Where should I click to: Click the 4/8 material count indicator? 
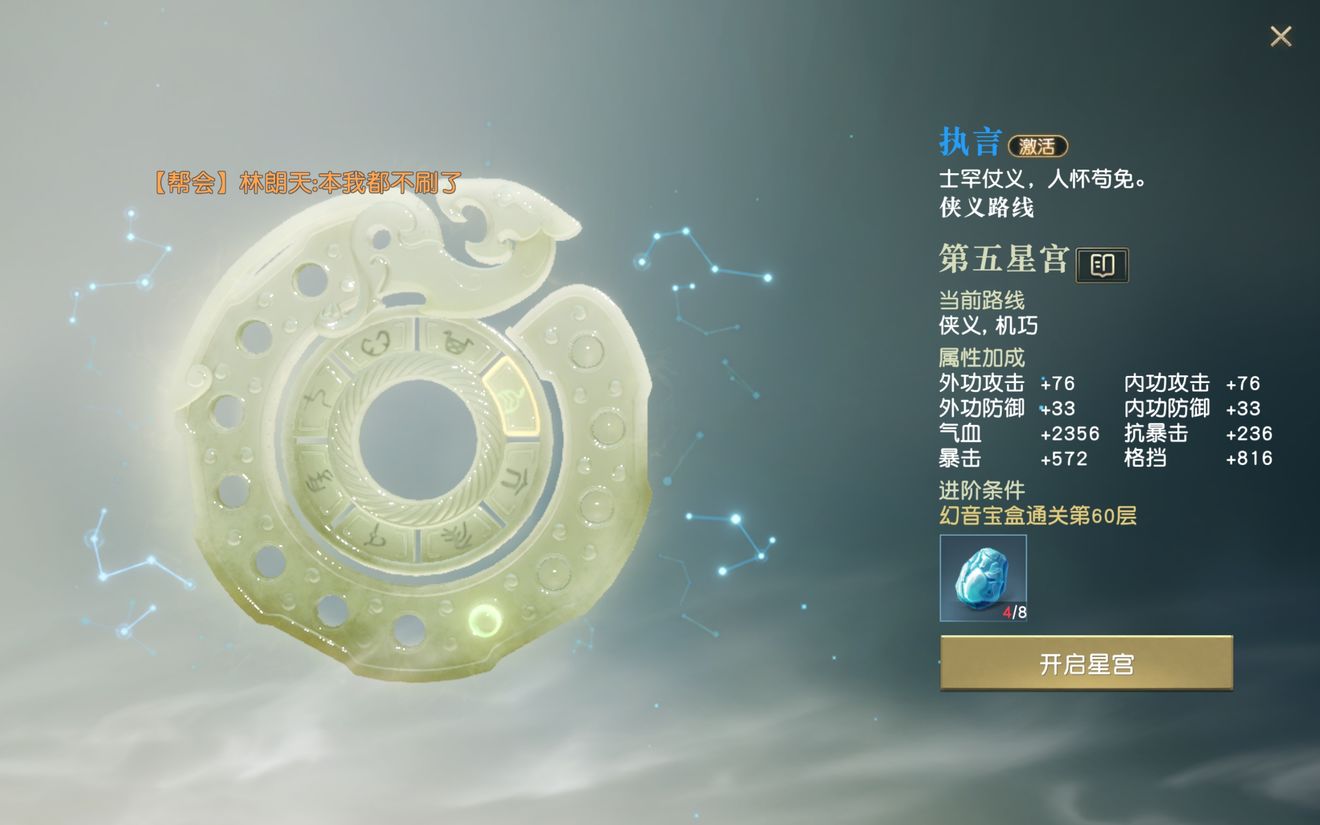[x=1013, y=612]
